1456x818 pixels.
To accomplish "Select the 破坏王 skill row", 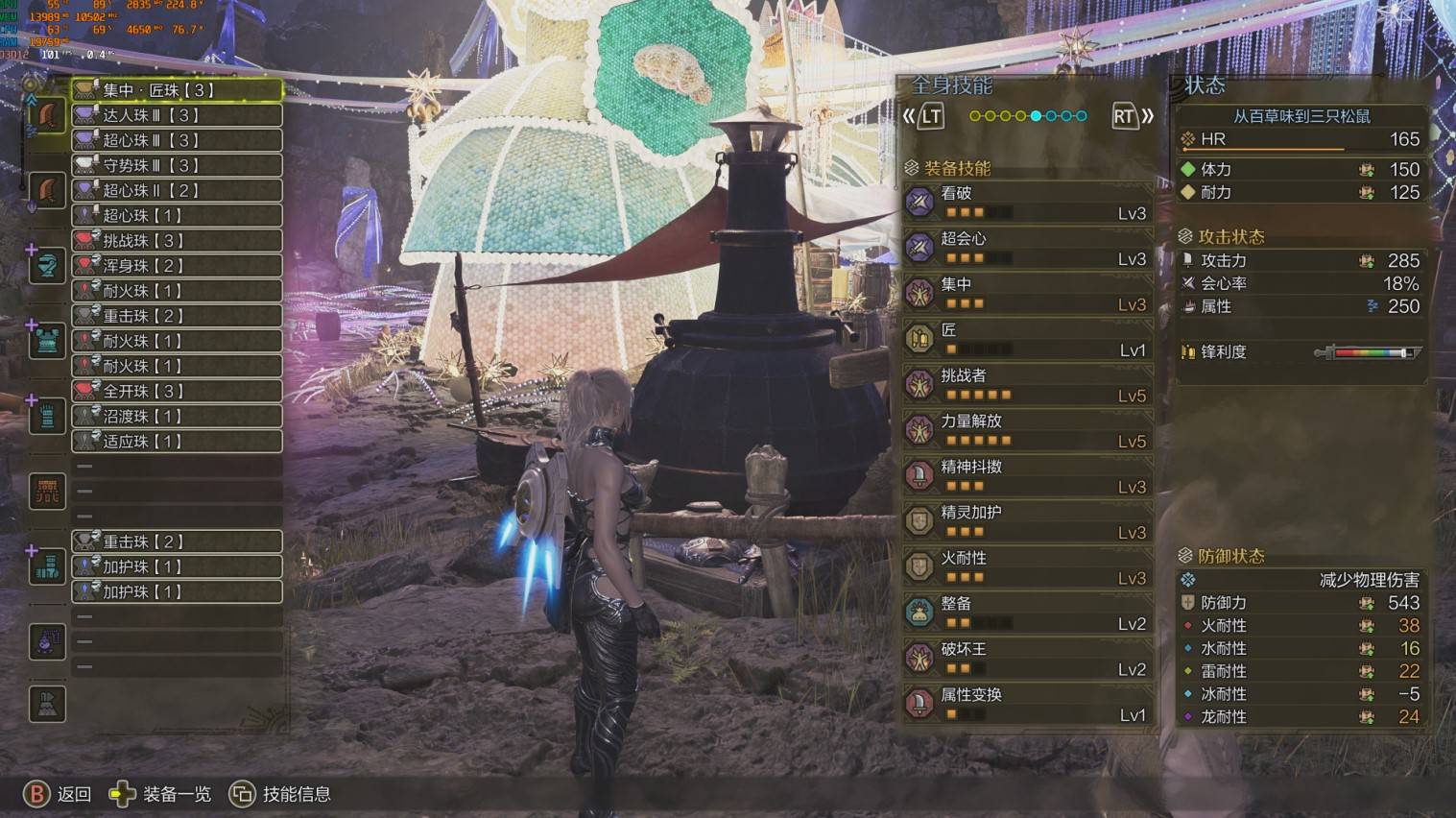I will [1027, 658].
